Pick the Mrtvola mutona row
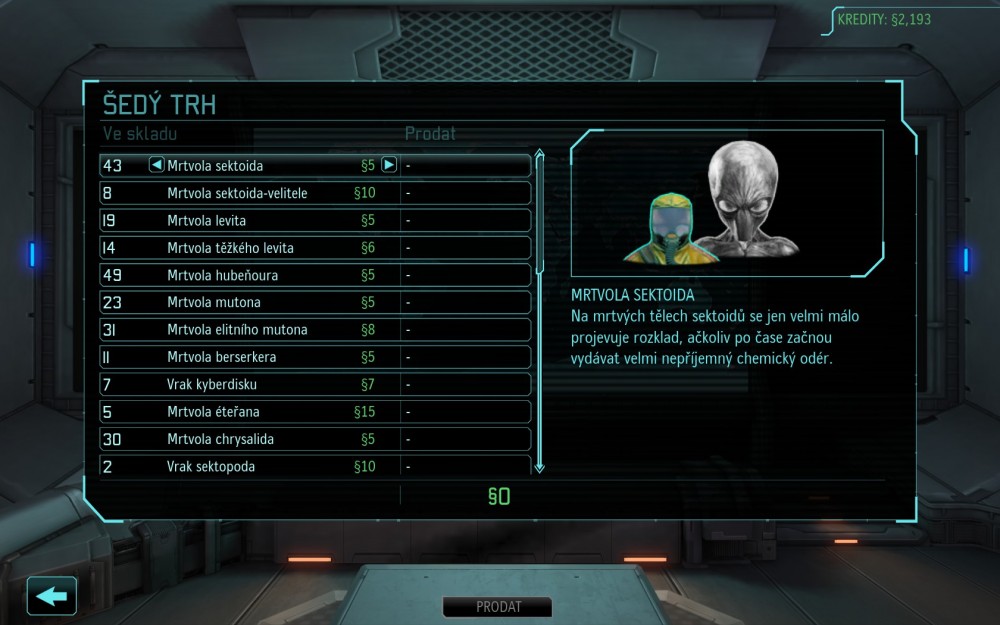The image size is (1000, 625). click(315, 302)
